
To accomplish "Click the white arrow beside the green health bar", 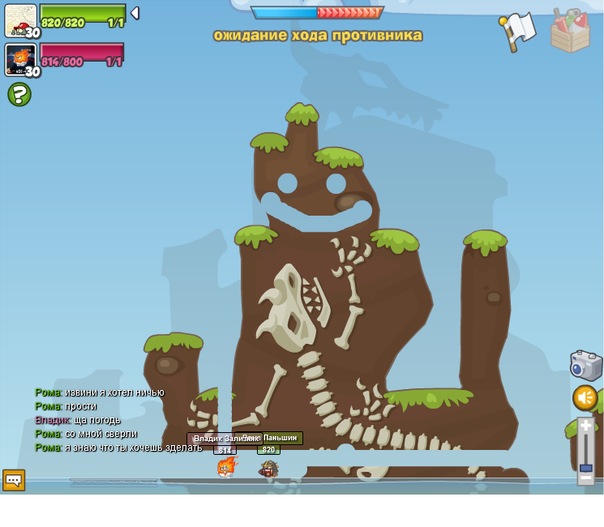I will coord(135,14).
